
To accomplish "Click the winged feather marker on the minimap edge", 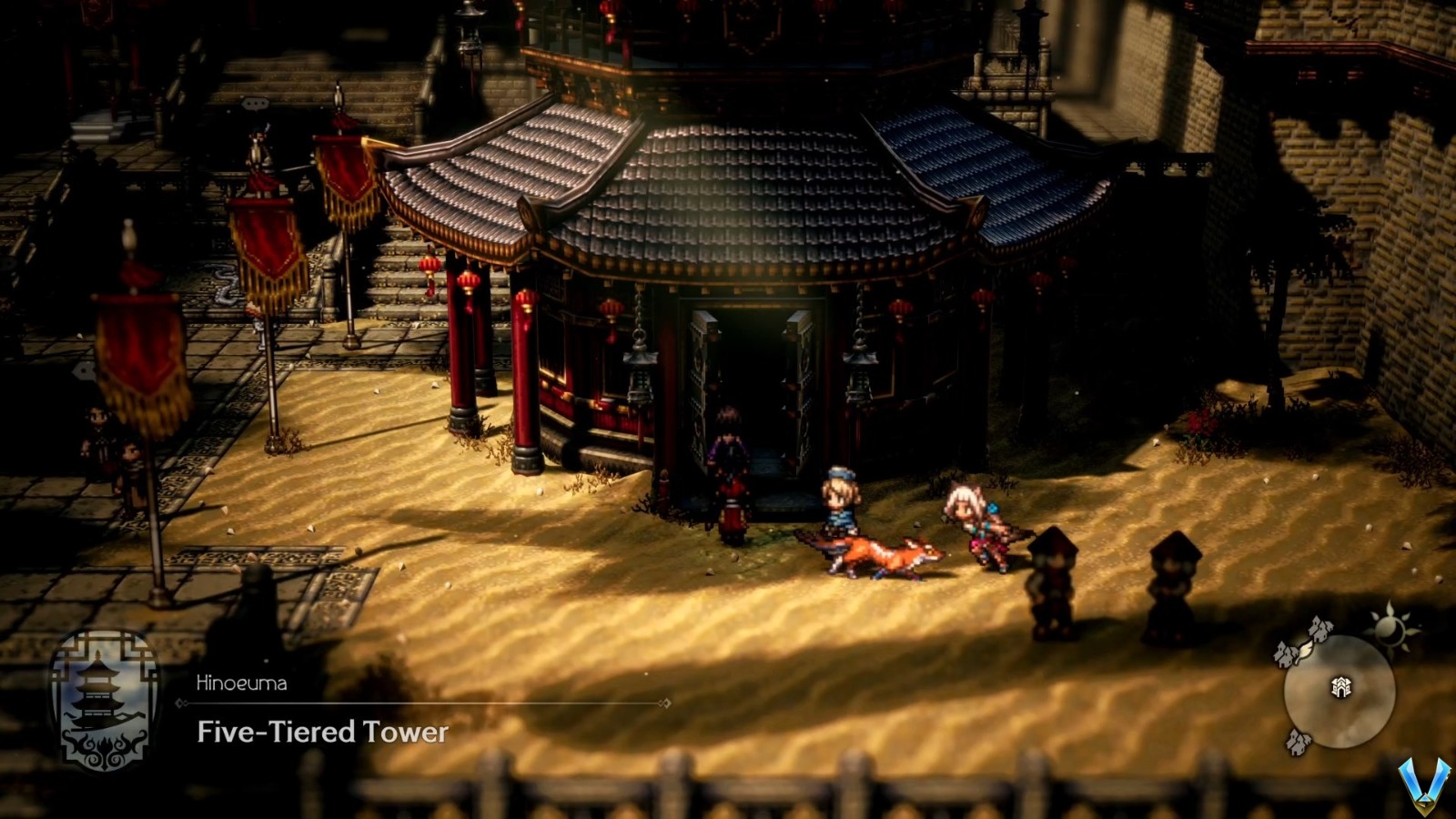I will pyautogui.click(x=1304, y=652).
